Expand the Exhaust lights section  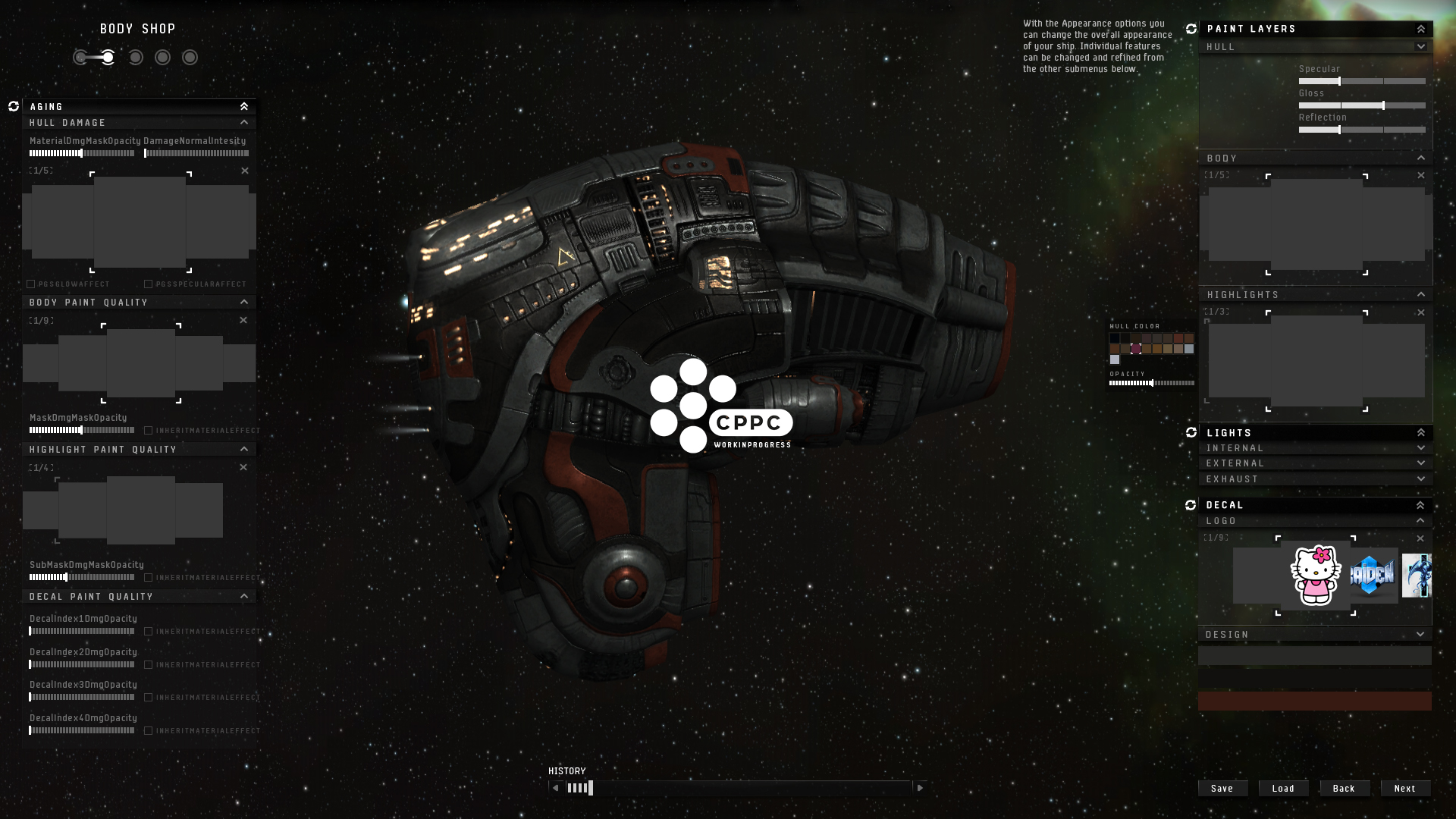(1420, 479)
